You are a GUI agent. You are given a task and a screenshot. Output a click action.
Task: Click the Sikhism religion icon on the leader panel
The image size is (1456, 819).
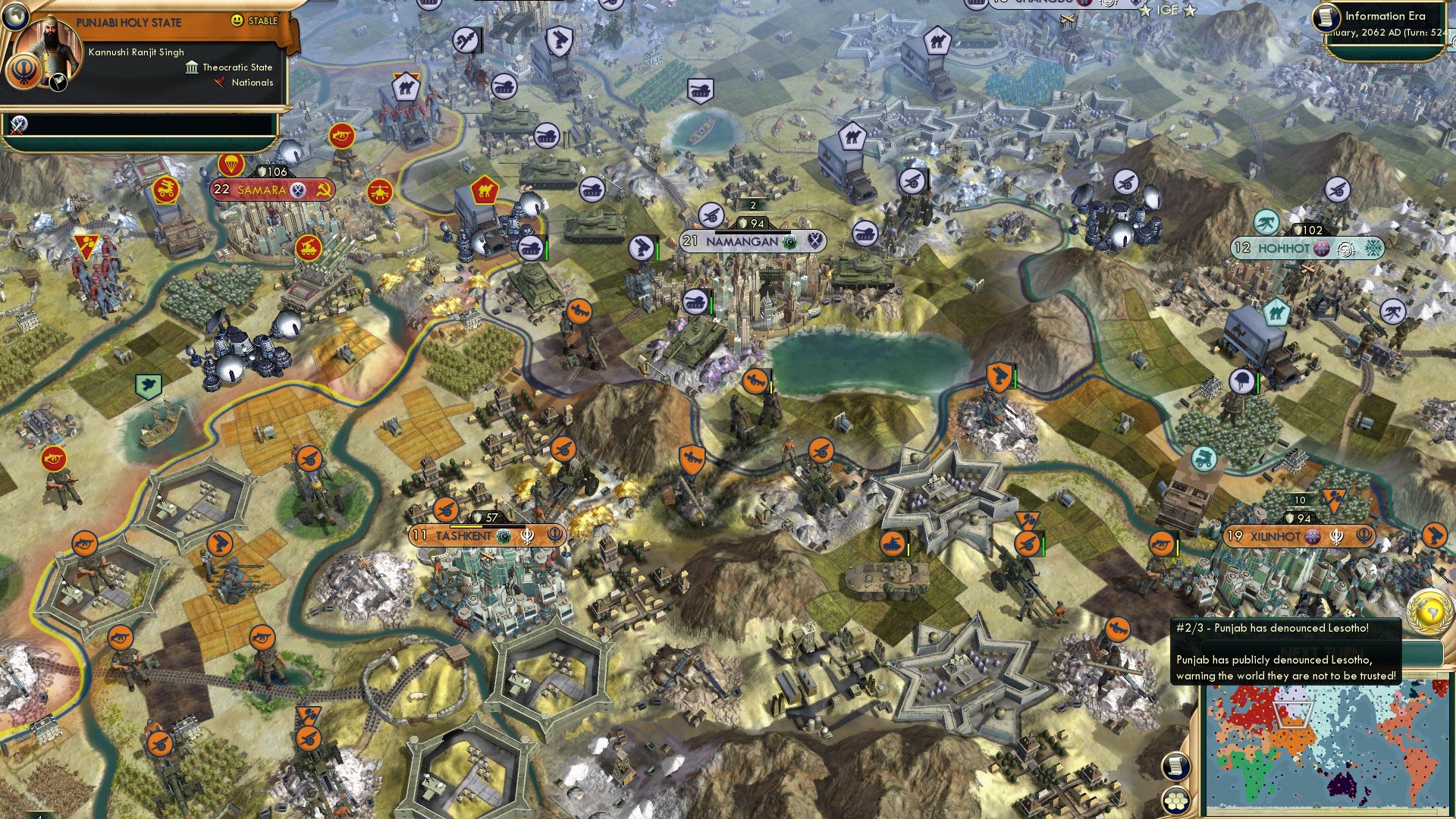pyautogui.click(x=24, y=72)
